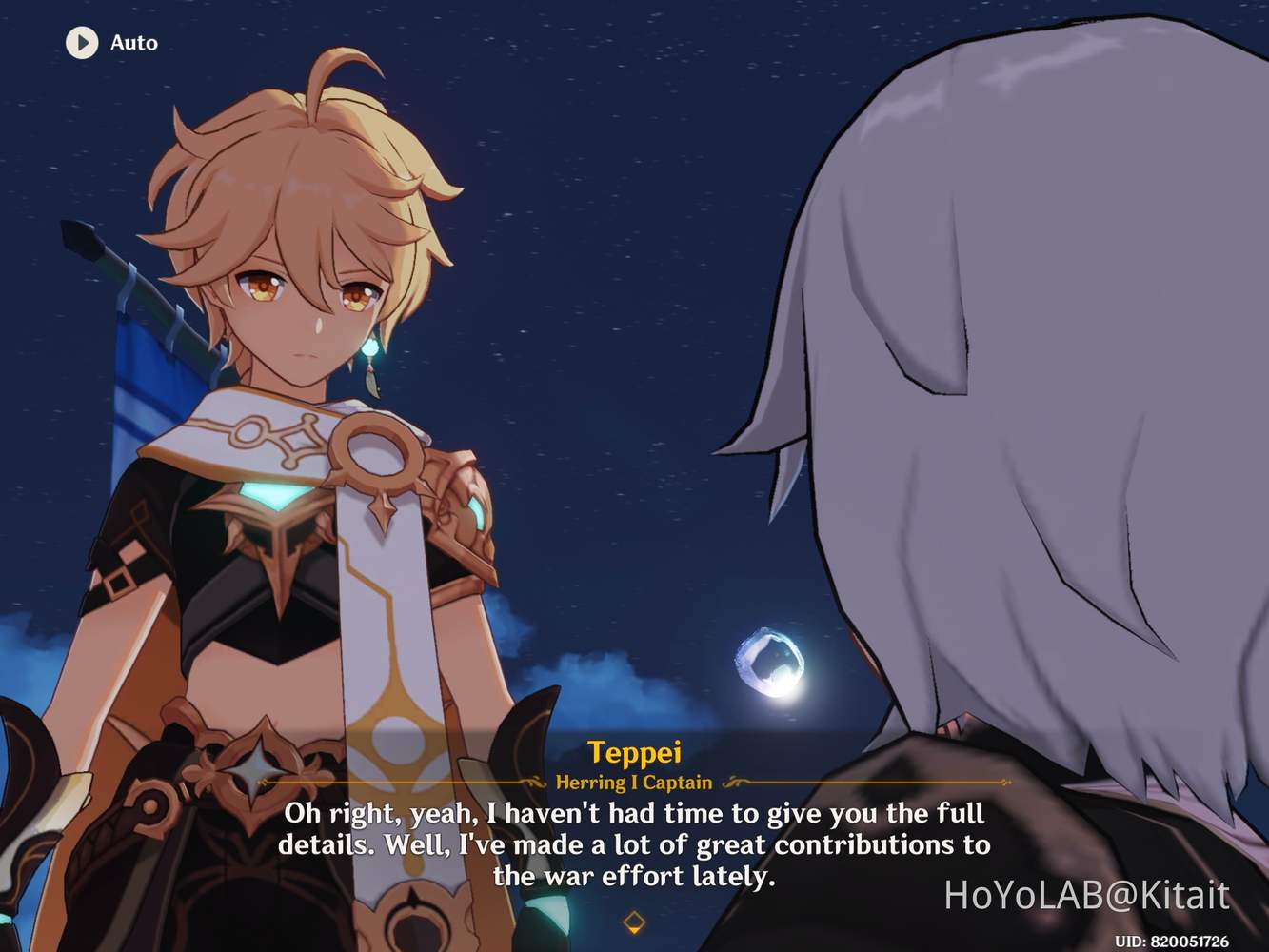1269x952 pixels.
Task: Select the circular play icon near Auto
Action: pos(81,42)
